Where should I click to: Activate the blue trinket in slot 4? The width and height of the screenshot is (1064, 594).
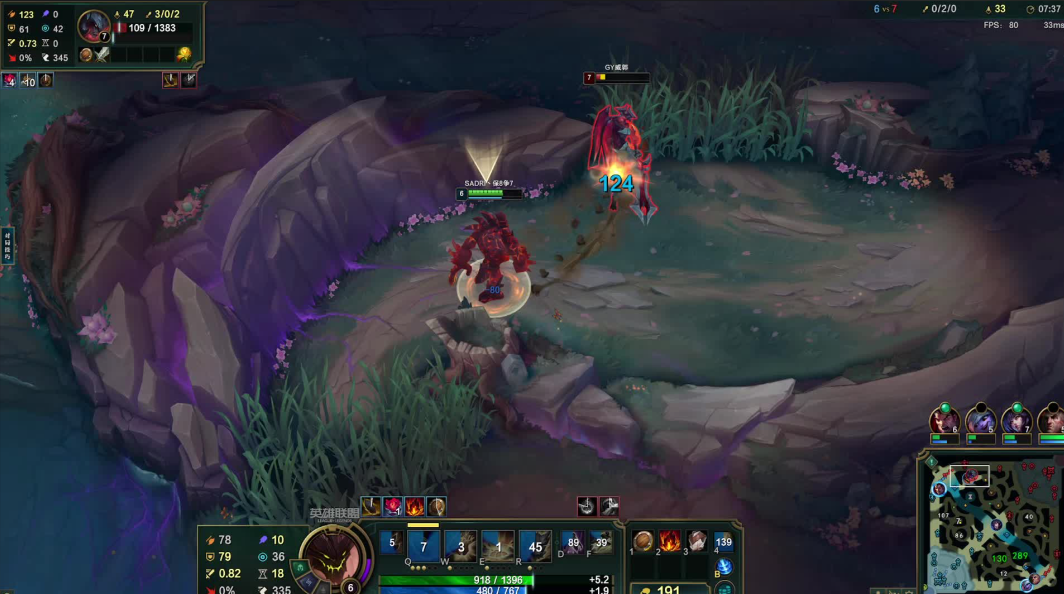coord(724,542)
